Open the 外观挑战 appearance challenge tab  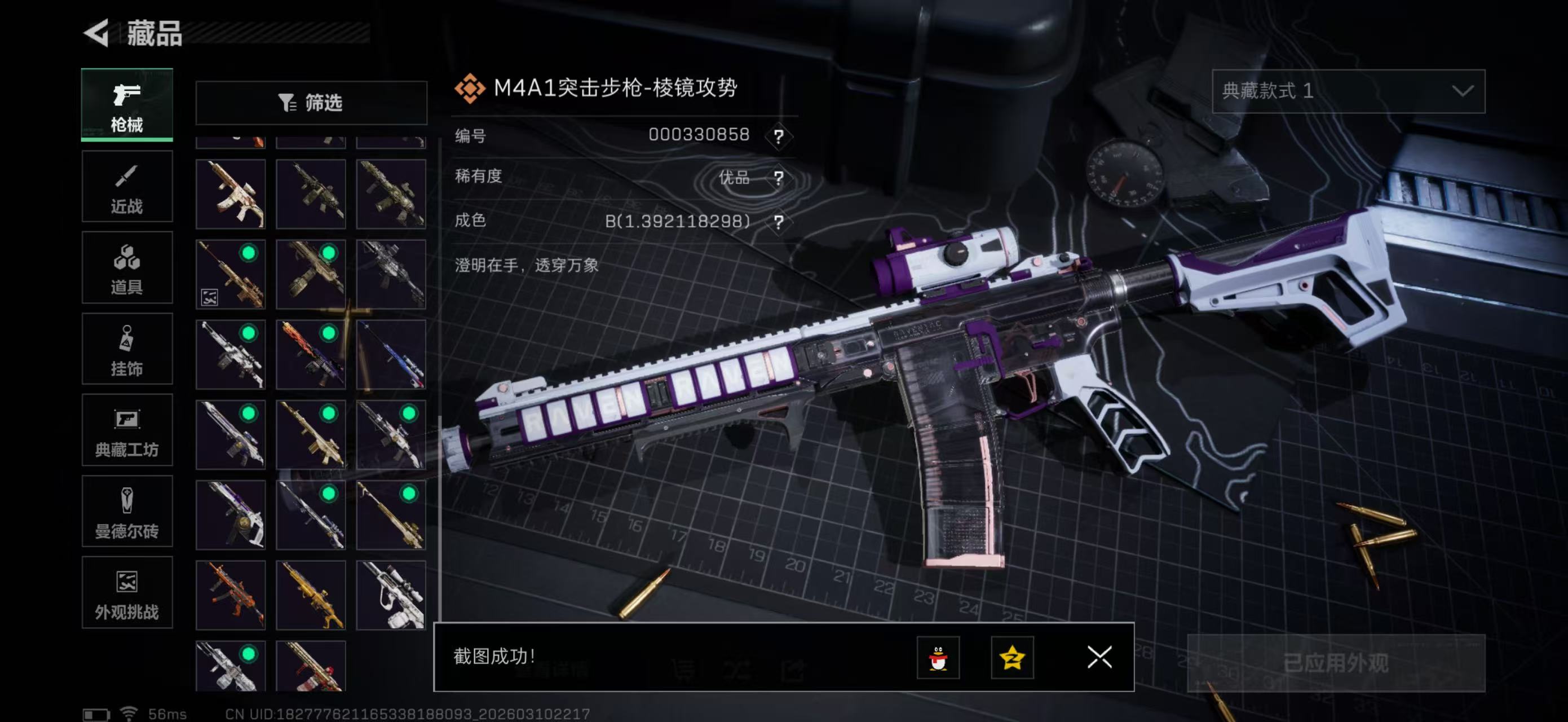pyautogui.click(x=127, y=593)
